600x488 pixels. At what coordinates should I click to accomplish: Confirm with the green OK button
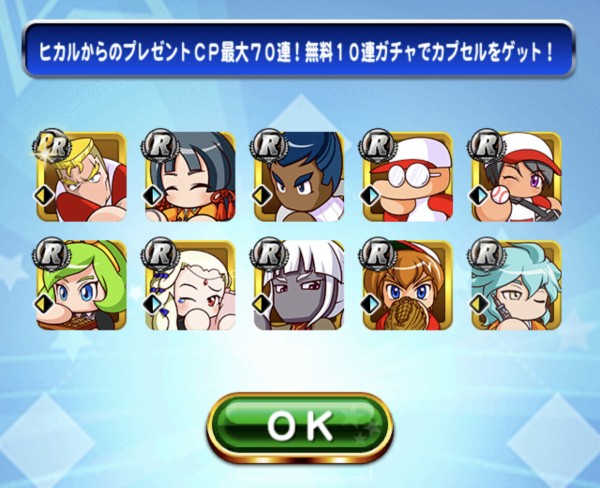click(x=300, y=426)
